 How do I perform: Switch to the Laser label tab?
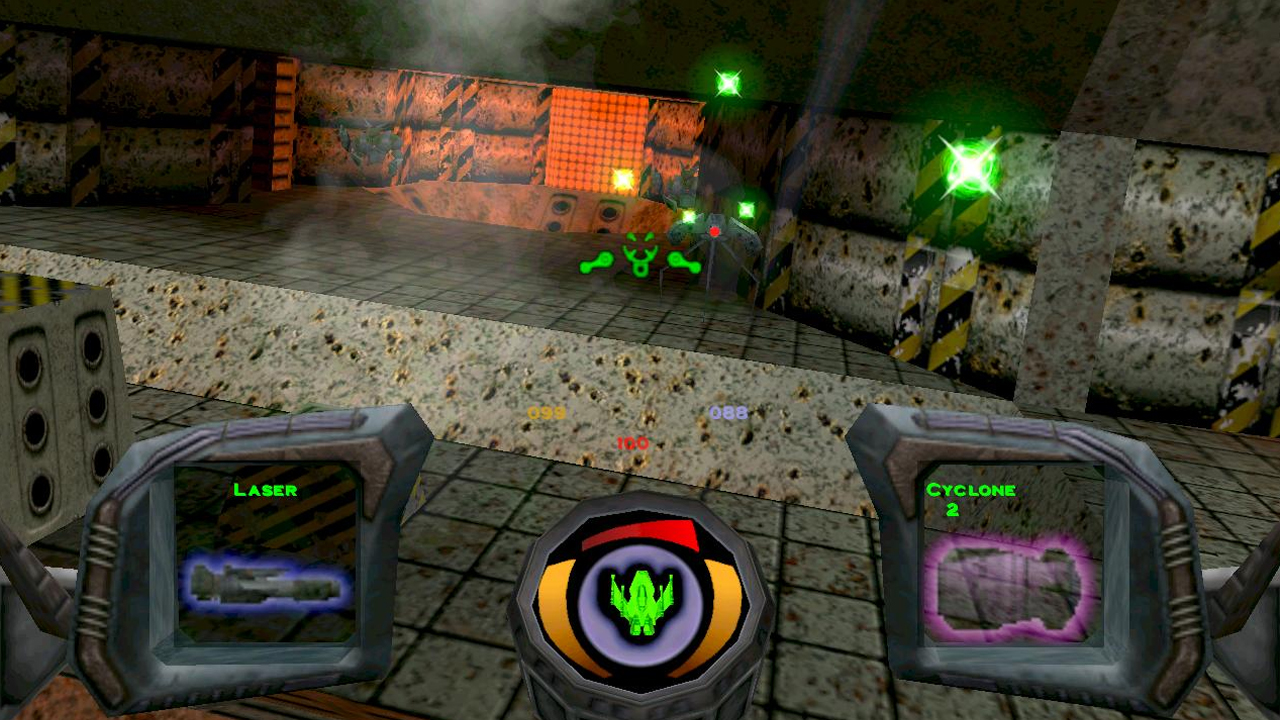click(264, 490)
